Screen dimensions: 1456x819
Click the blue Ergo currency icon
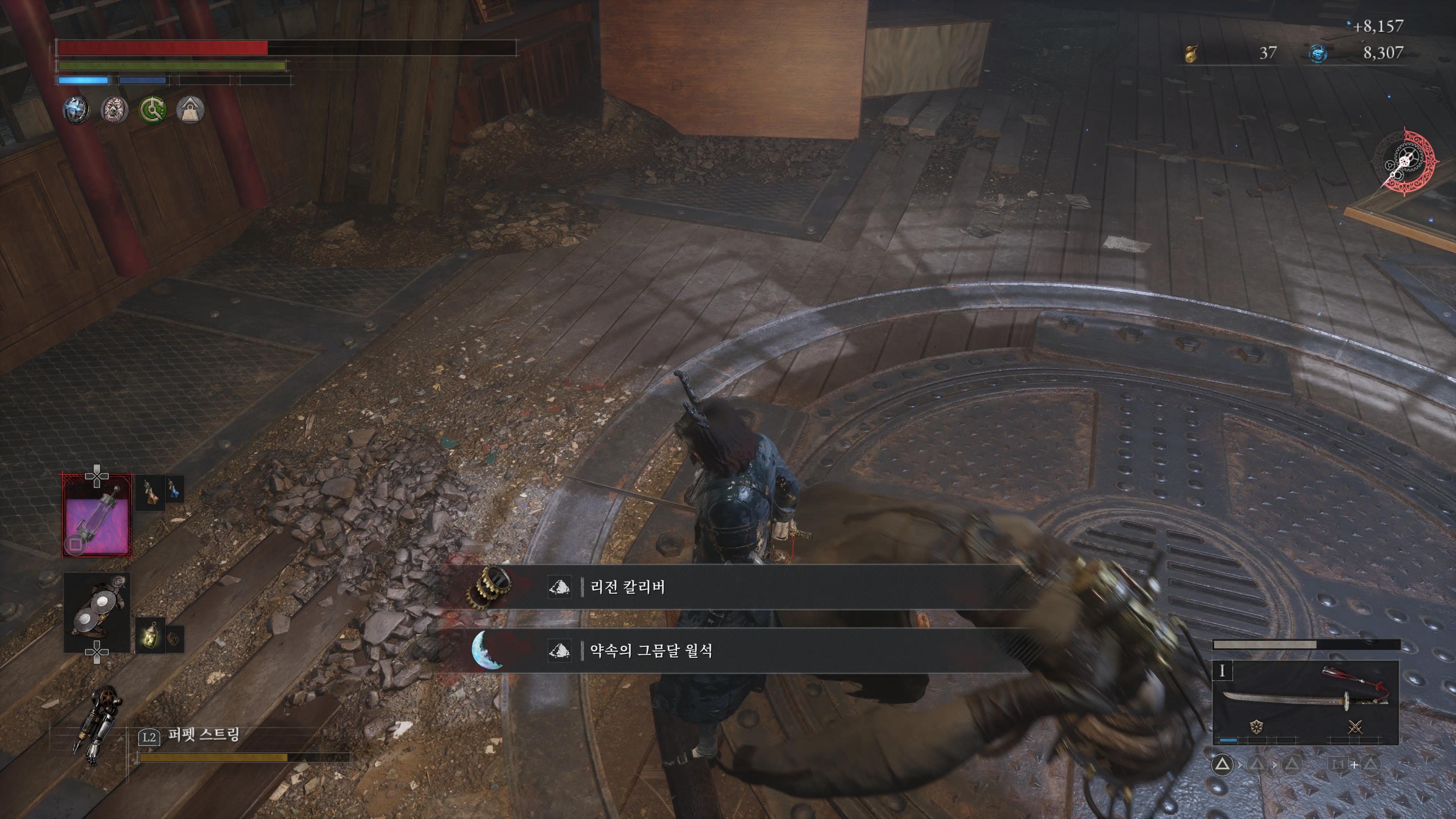coord(1318,54)
